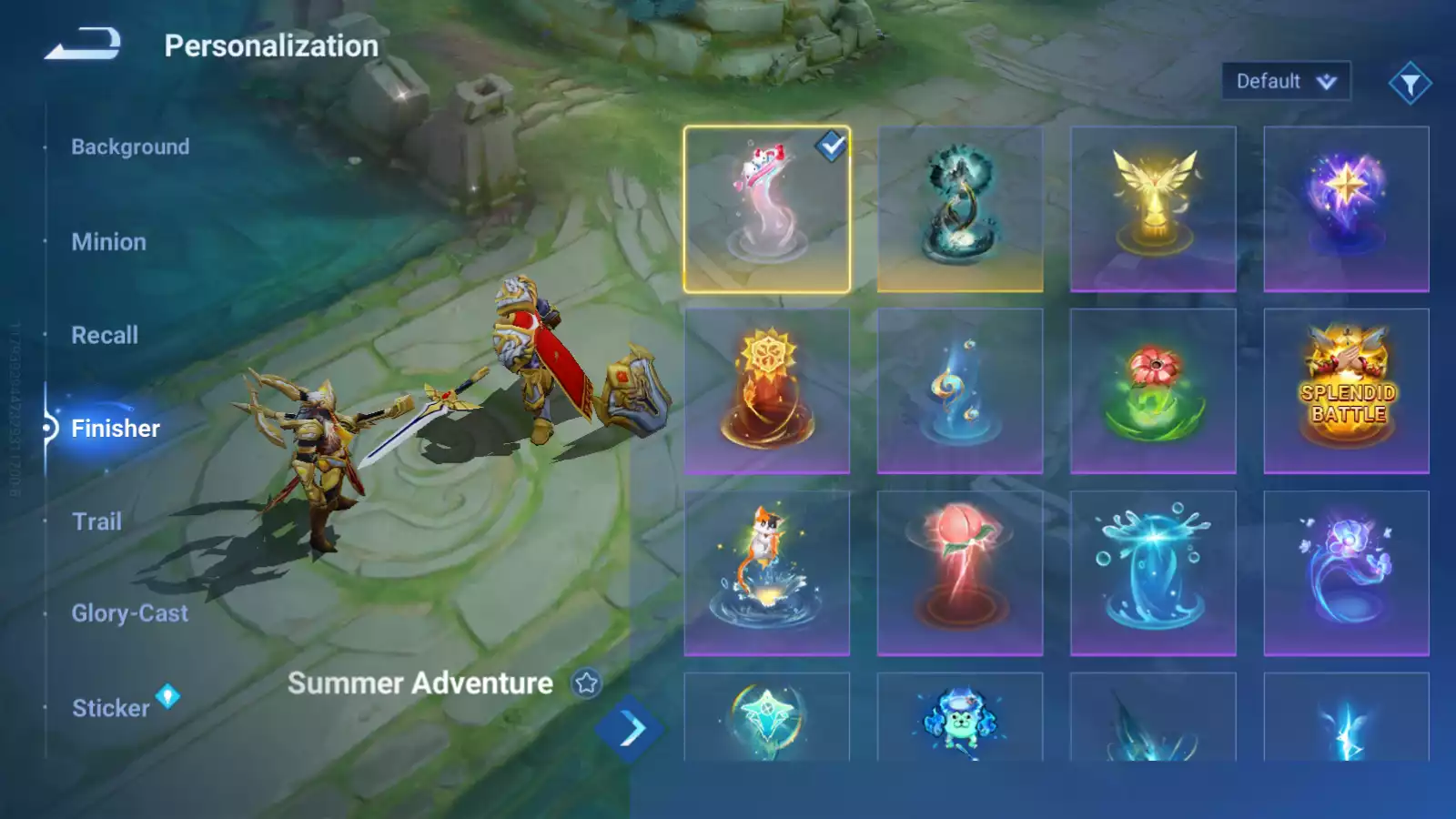Favorite Summer Adventure with the star icon

point(587,682)
